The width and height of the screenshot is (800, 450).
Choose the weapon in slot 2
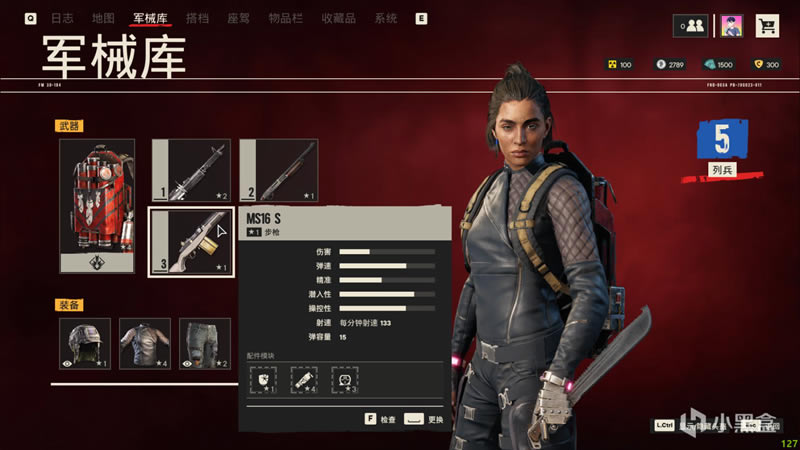[x=279, y=170]
